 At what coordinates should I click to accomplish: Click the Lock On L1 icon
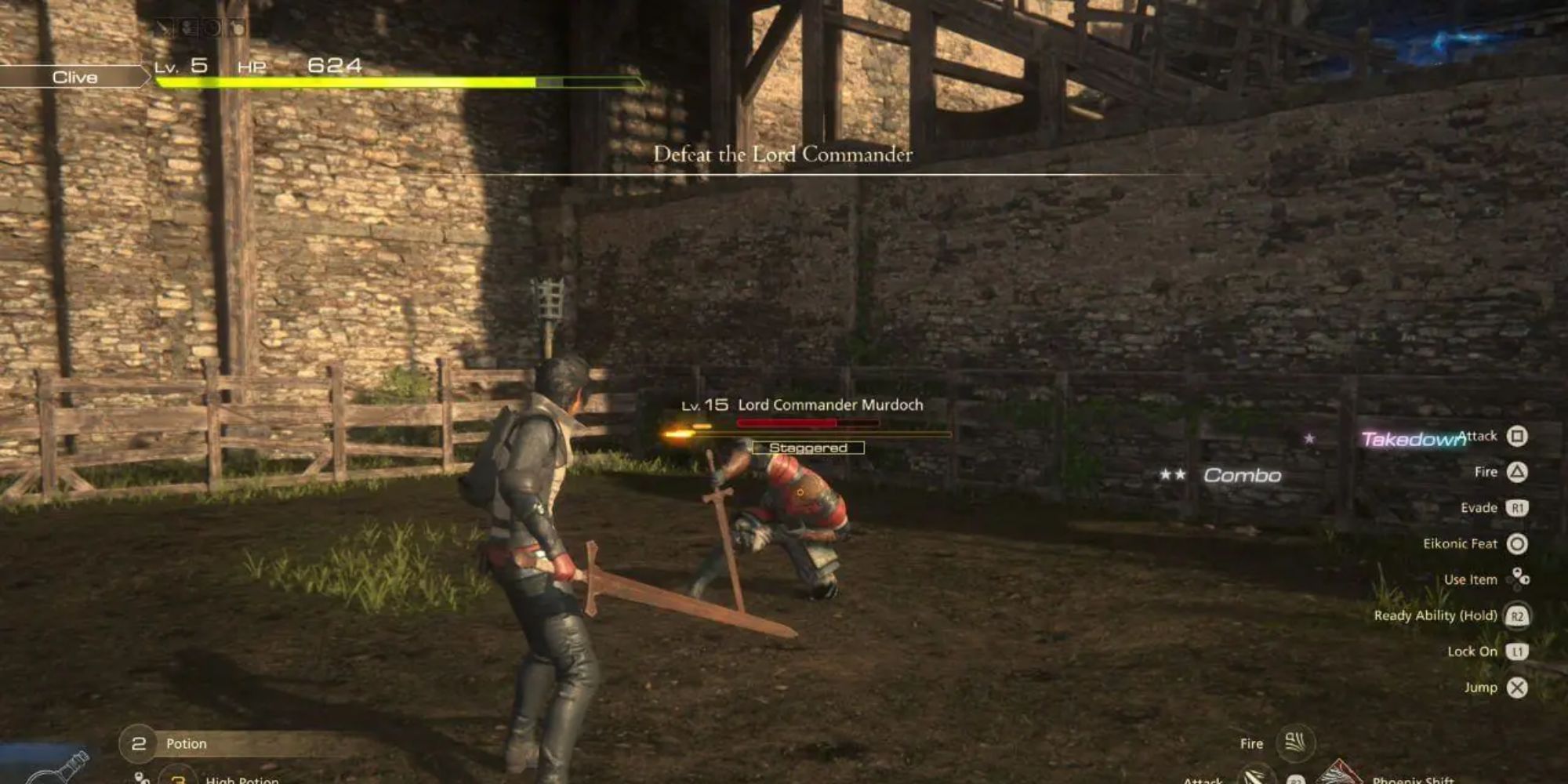point(1516,650)
